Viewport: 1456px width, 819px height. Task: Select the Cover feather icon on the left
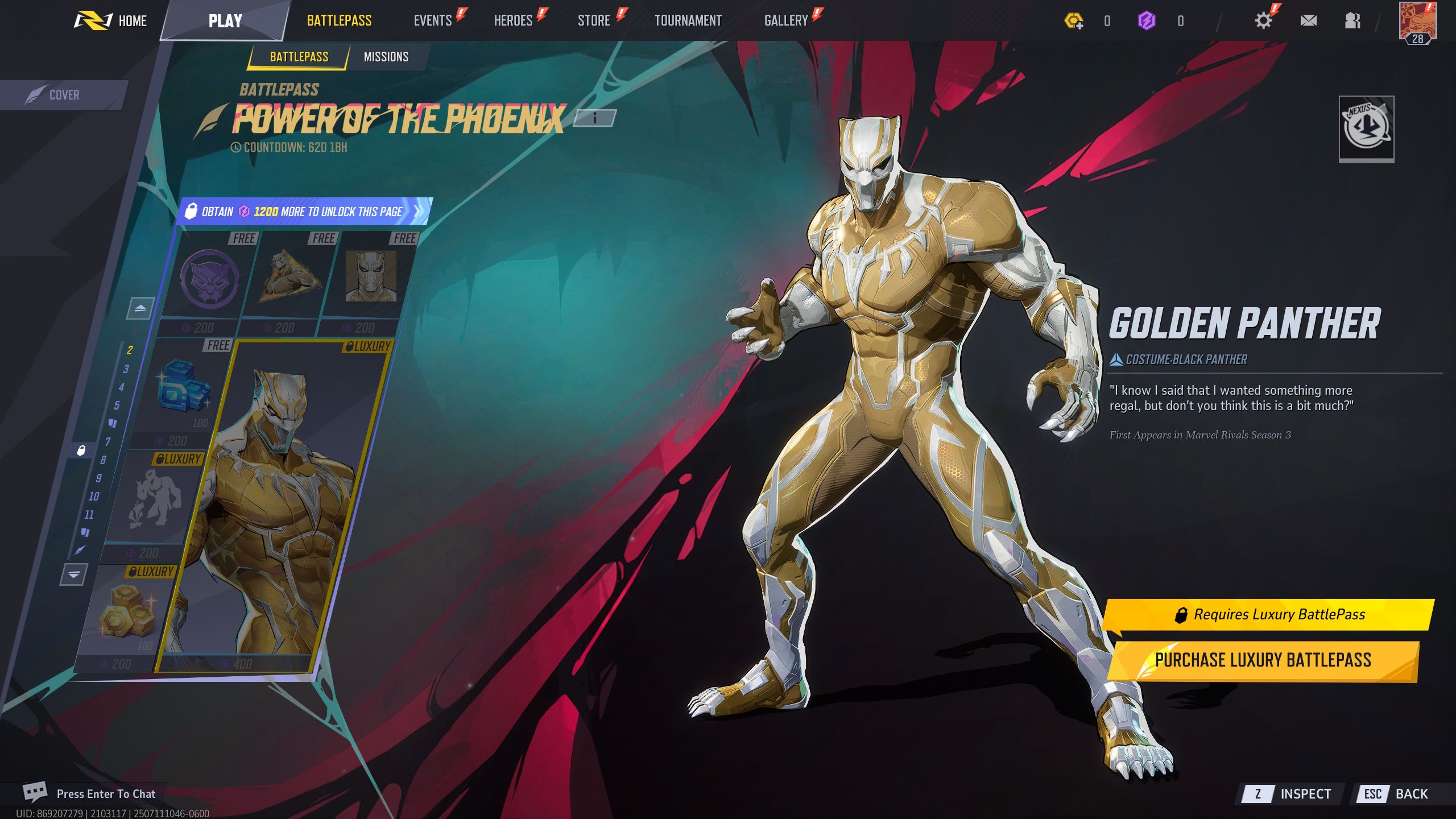point(37,94)
